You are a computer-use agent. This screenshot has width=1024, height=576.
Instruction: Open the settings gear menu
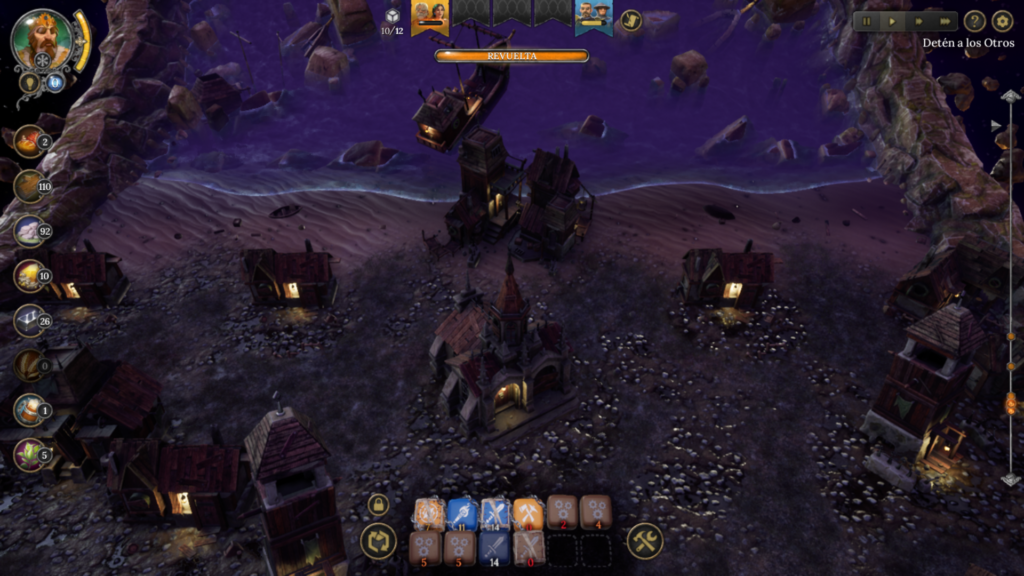point(1002,21)
